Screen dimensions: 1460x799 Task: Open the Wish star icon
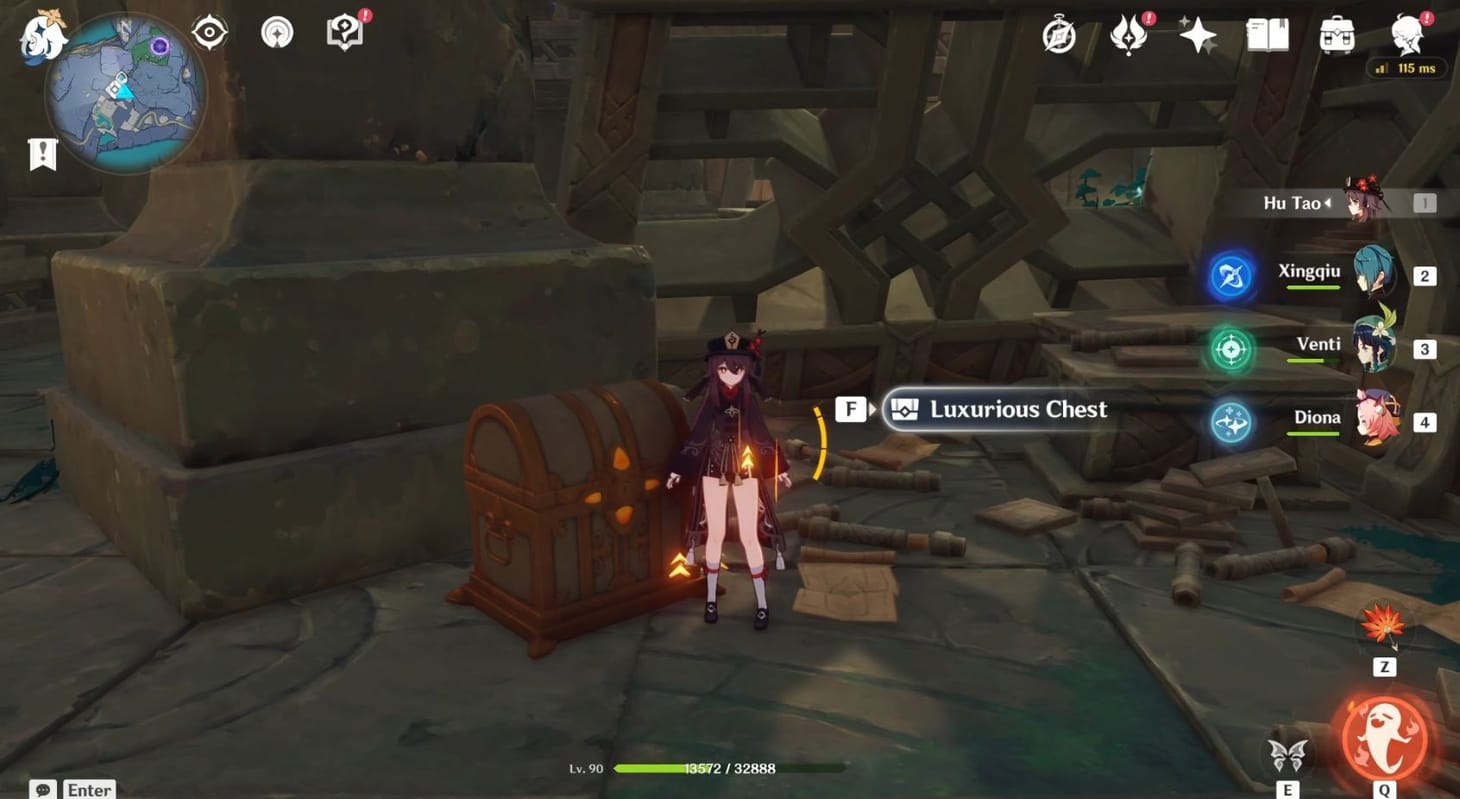(x=1197, y=35)
